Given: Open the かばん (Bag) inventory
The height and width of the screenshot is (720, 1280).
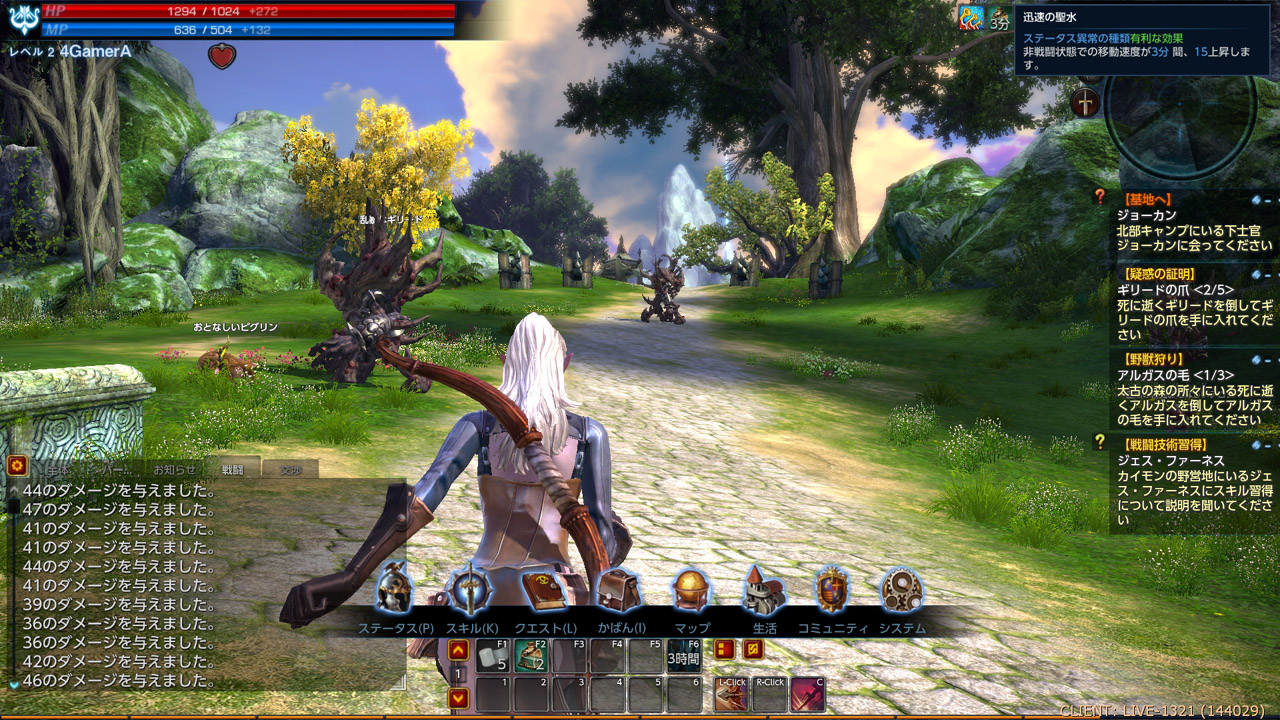Looking at the screenshot, I should pos(619,593).
